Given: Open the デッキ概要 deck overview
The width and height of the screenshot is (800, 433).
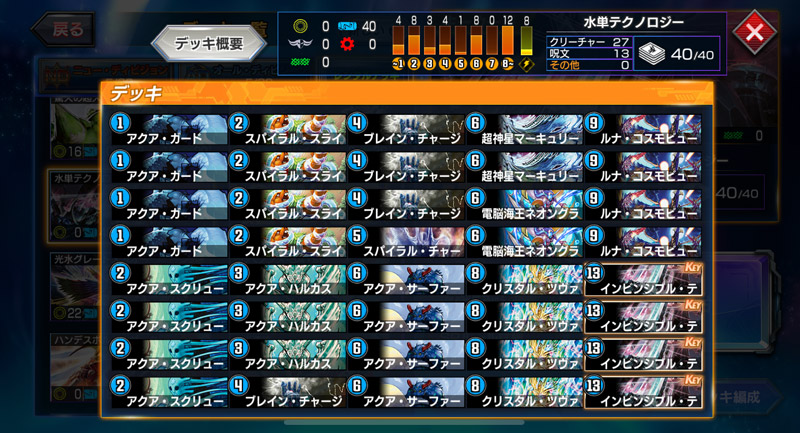Looking at the screenshot, I should (208, 44).
